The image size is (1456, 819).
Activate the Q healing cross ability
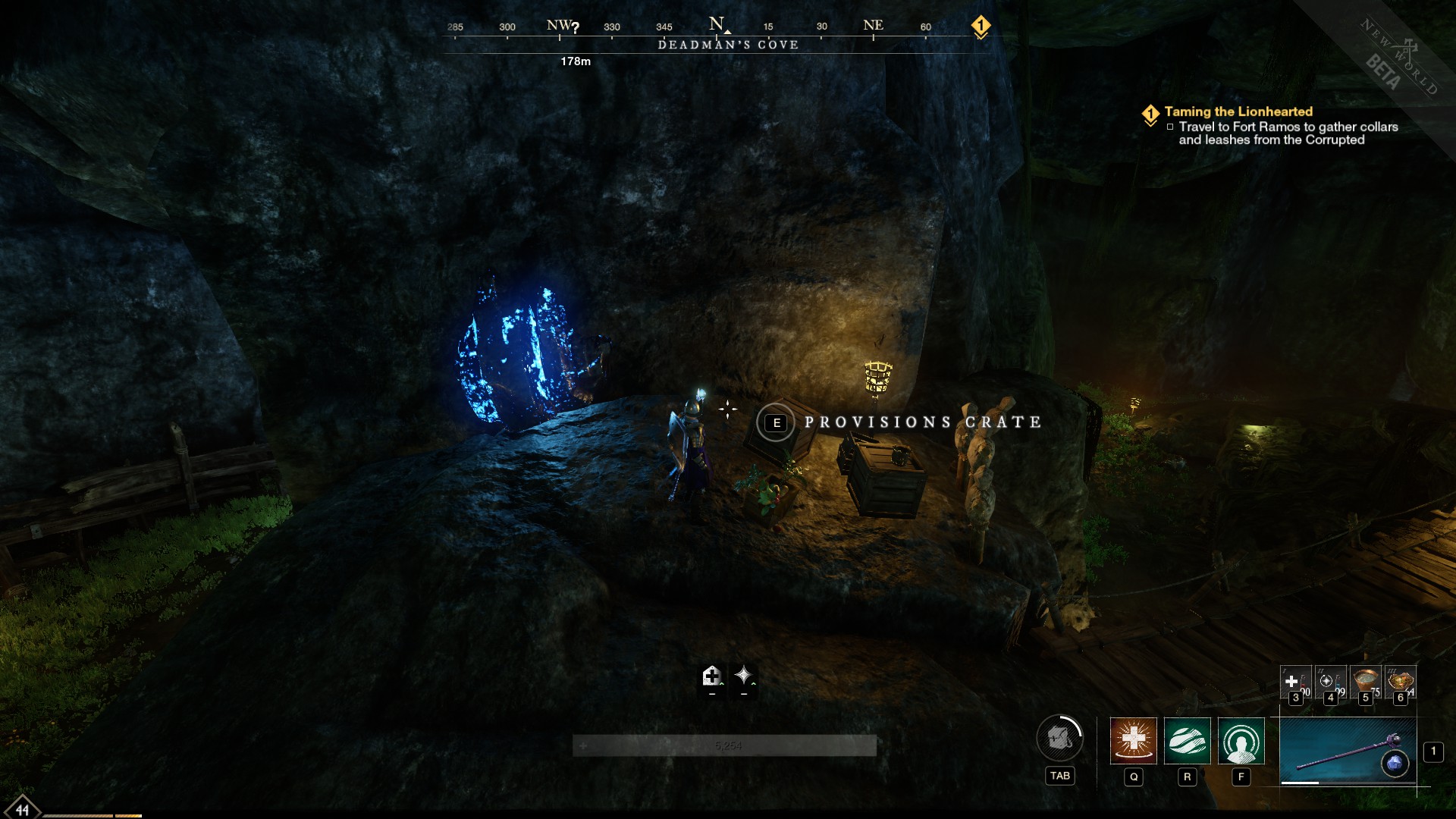coord(1133,743)
